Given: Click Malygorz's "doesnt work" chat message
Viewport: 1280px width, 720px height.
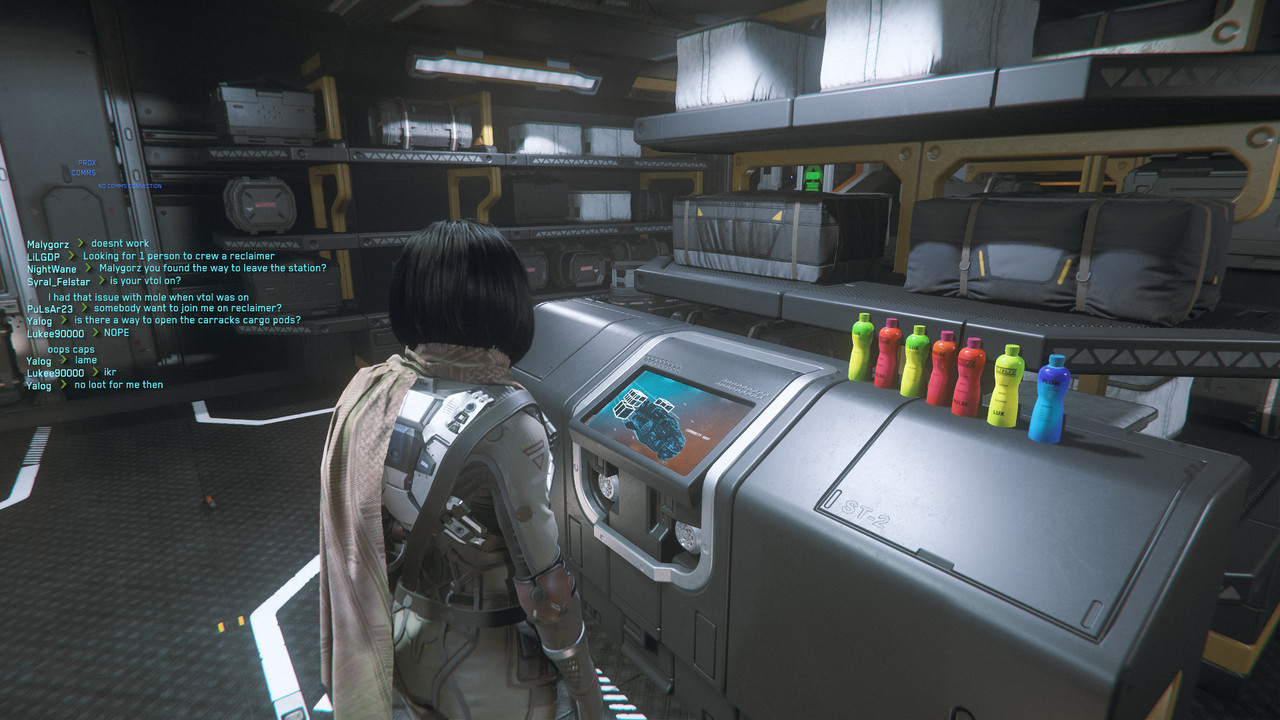Looking at the screenshot, I should click(120, 244).
